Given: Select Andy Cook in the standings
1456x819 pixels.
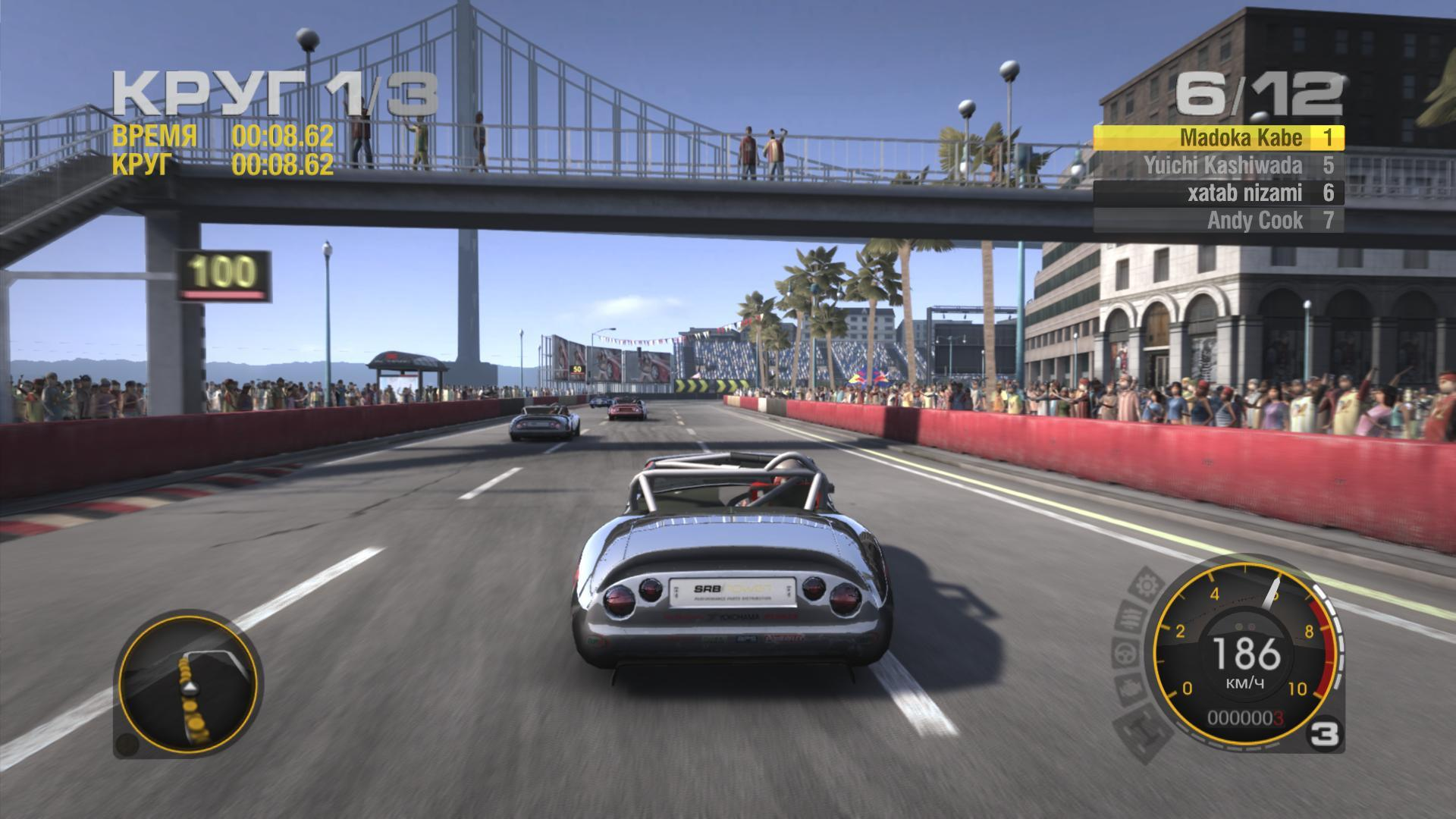Looking at the screenshot, I should point(1218,221).
